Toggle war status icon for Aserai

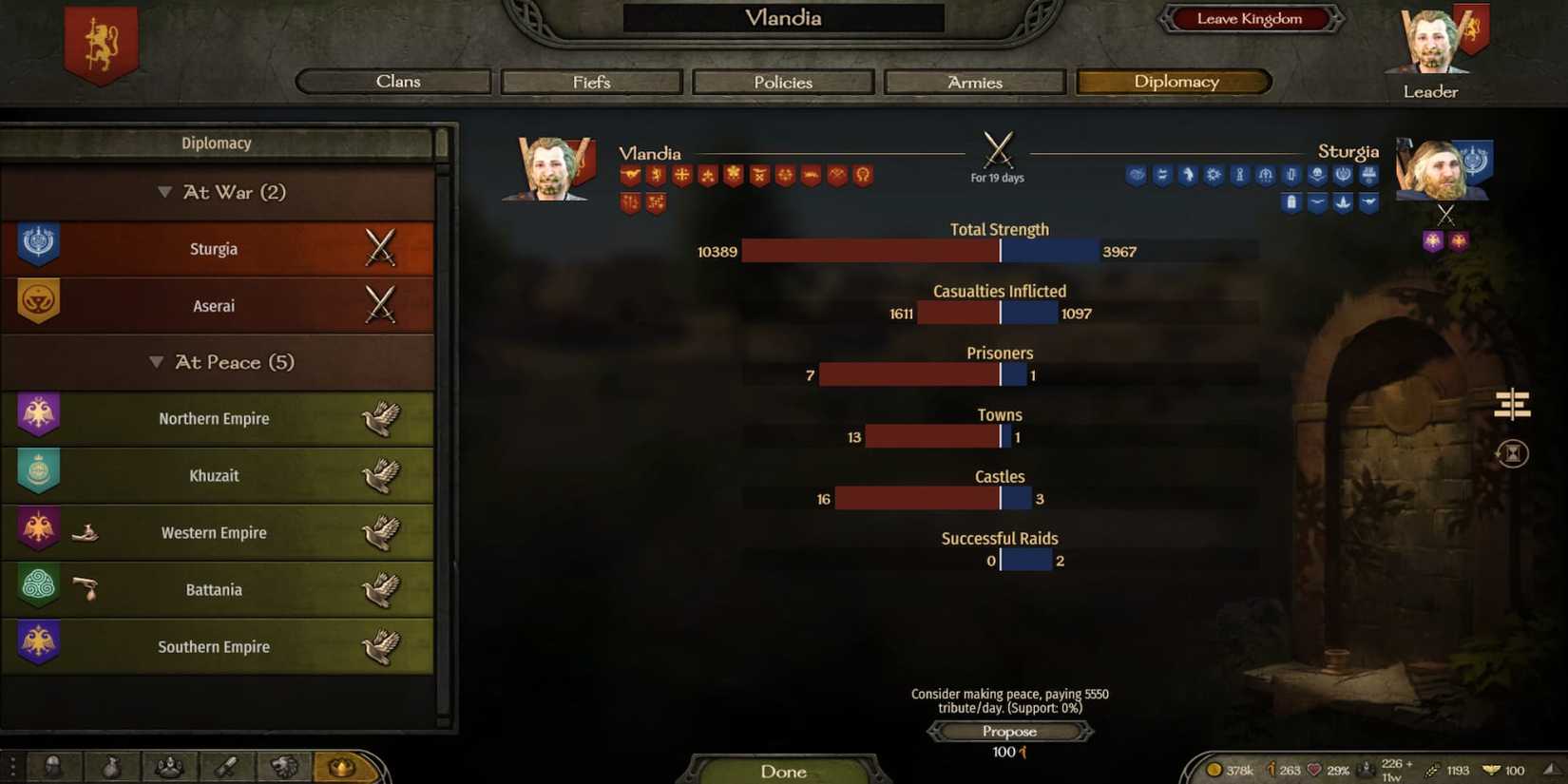click(381, 305)
